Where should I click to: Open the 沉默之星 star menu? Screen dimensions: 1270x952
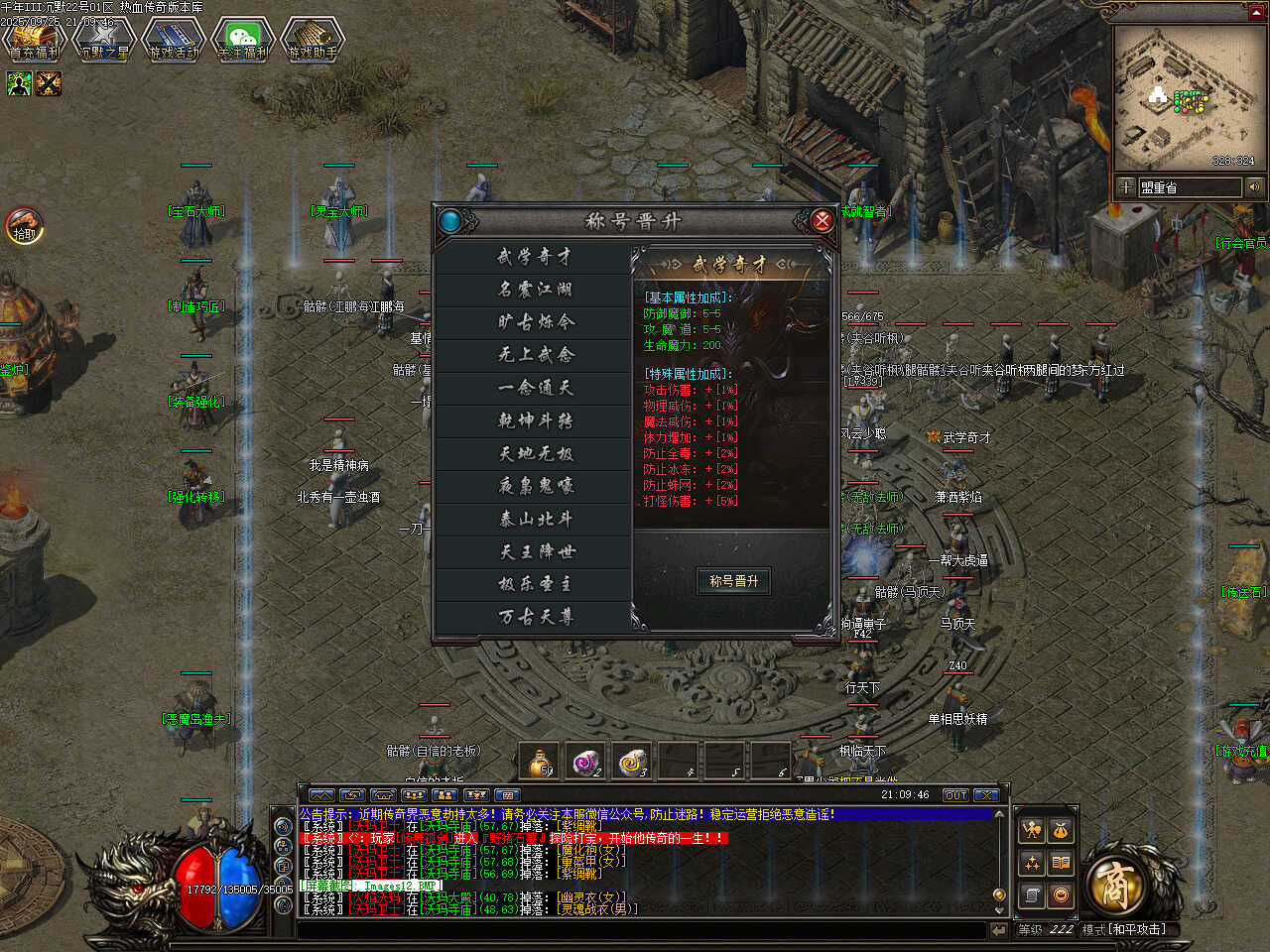click(x=104, y=40)
